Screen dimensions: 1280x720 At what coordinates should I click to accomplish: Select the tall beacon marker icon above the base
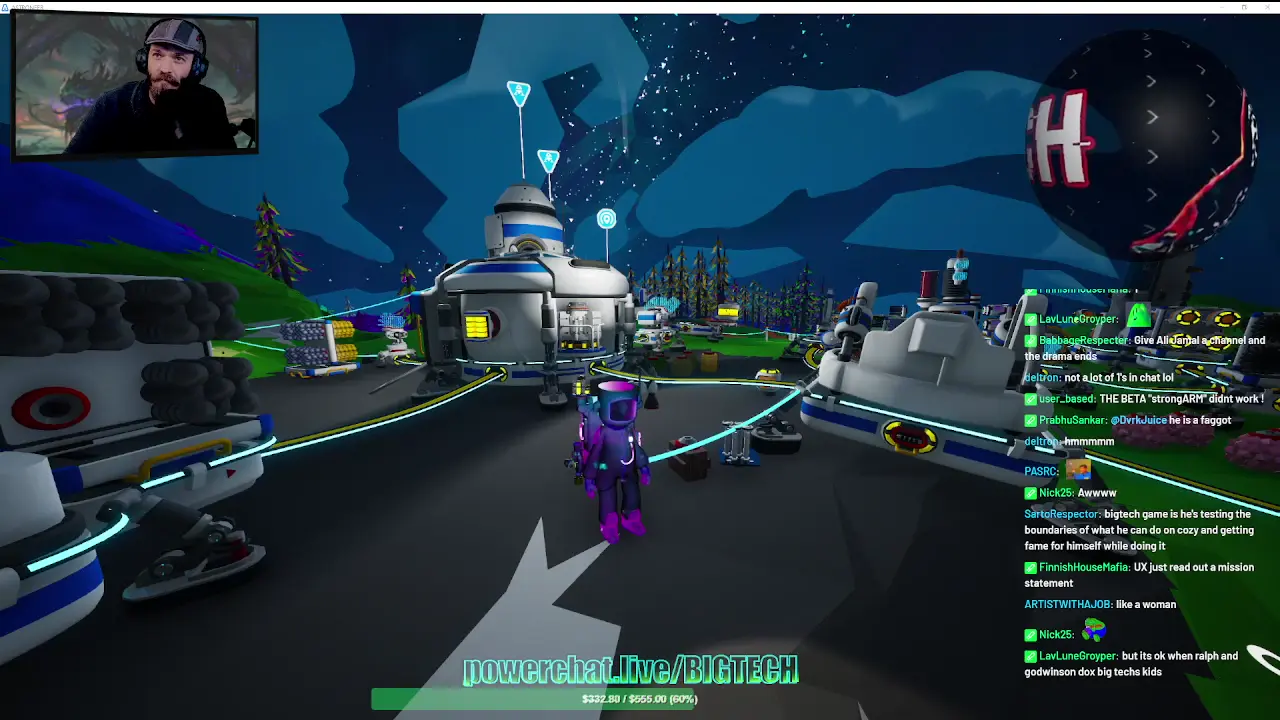tap(519, 90)
